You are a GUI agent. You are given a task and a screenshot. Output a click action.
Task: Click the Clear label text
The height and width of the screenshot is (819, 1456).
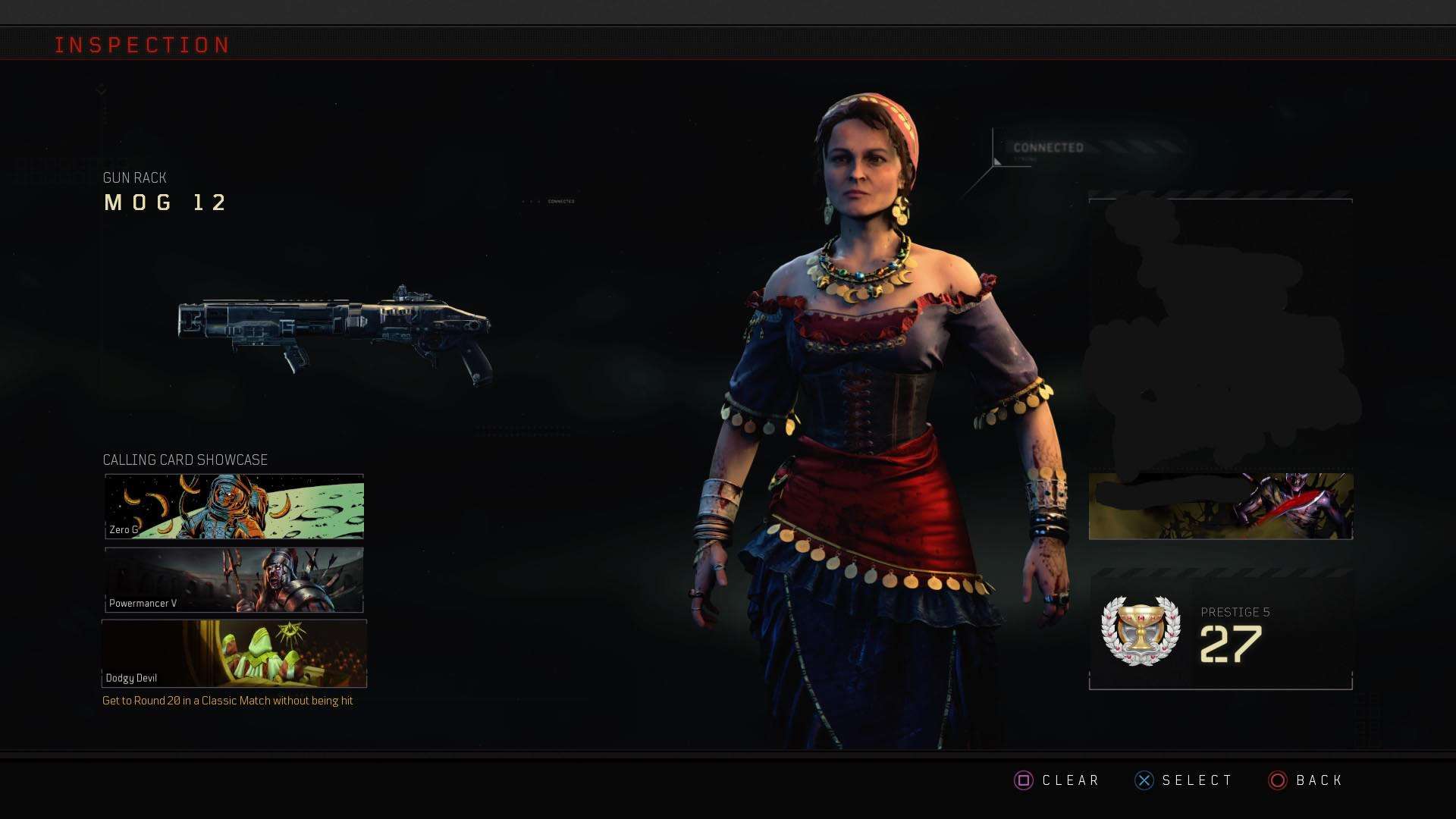(x=1072, y=780)
